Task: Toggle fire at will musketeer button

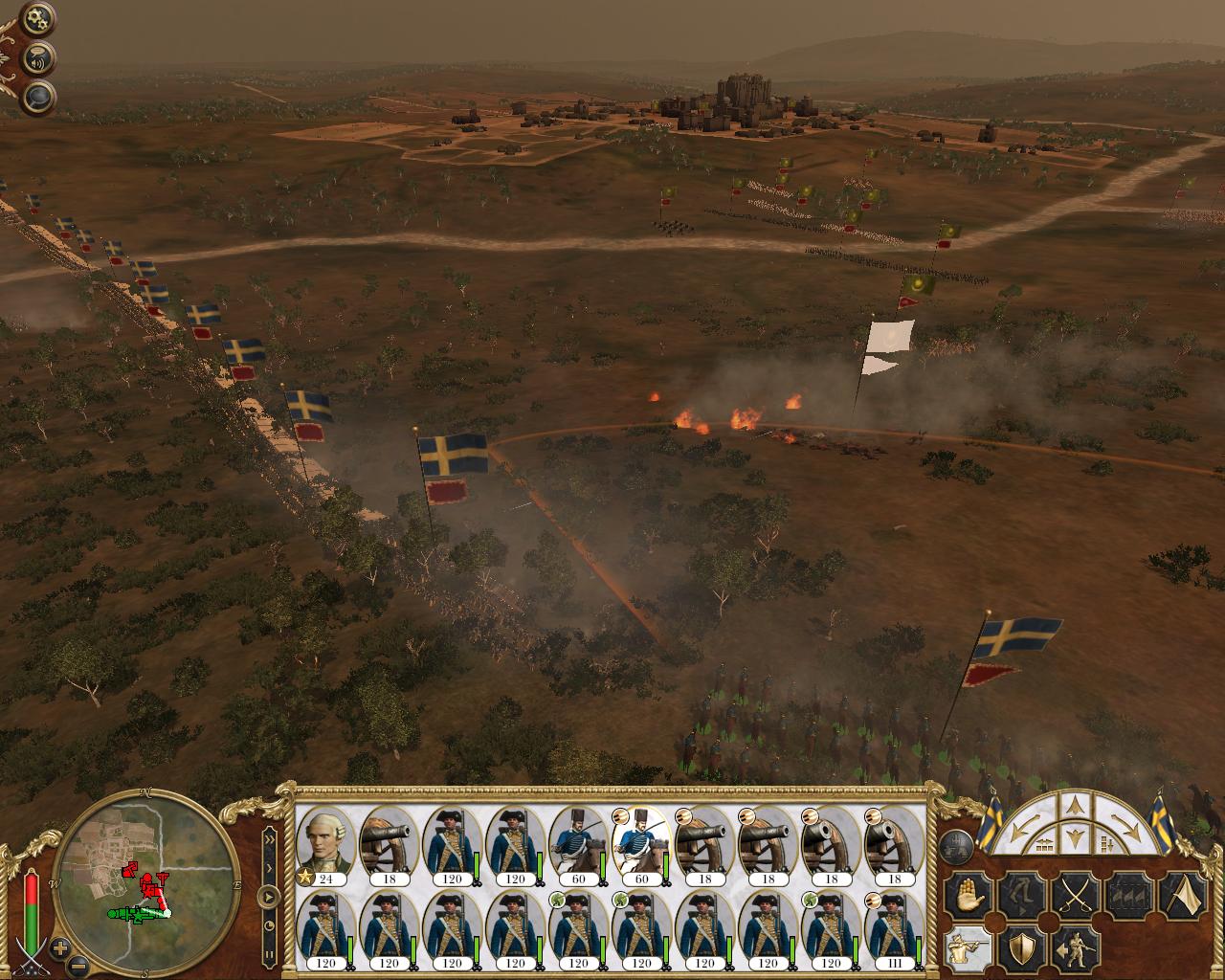Action: (x=966, y=948)
